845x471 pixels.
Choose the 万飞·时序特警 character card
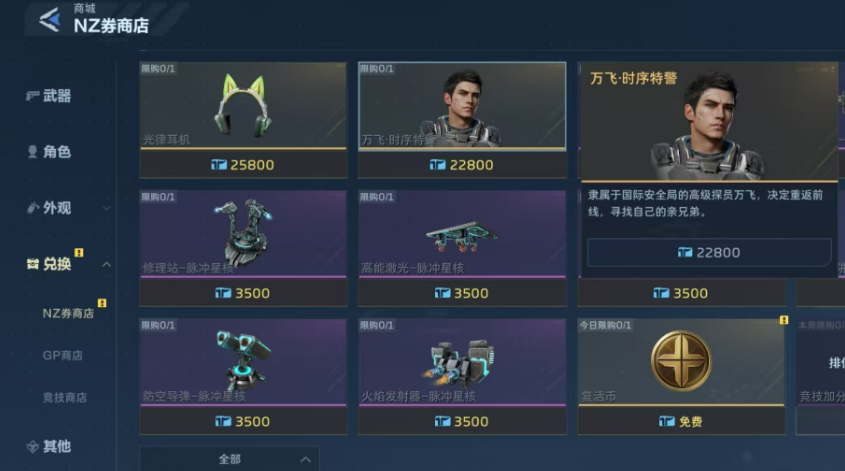463,107
